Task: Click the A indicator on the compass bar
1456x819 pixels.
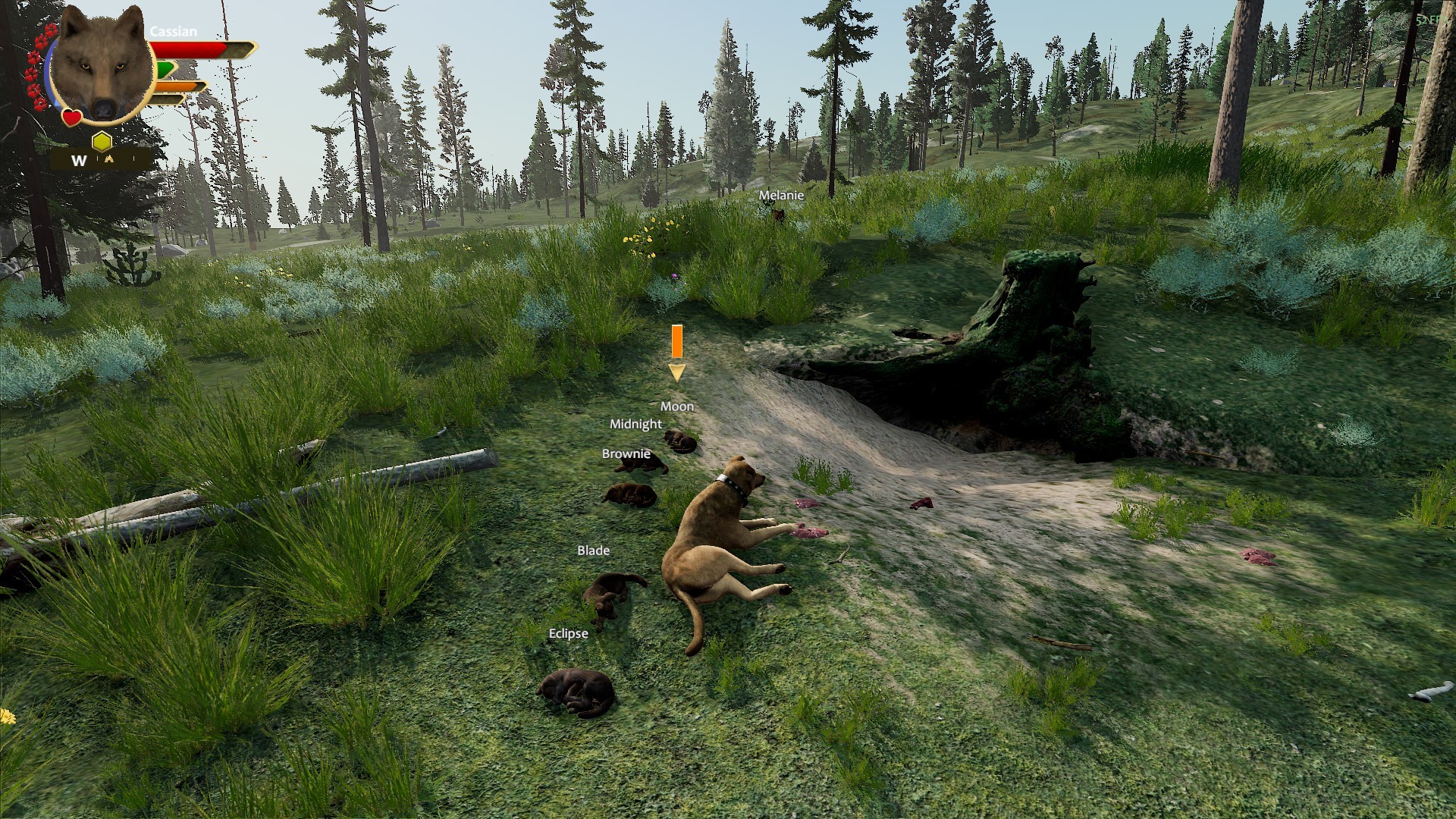Action: 110,158
